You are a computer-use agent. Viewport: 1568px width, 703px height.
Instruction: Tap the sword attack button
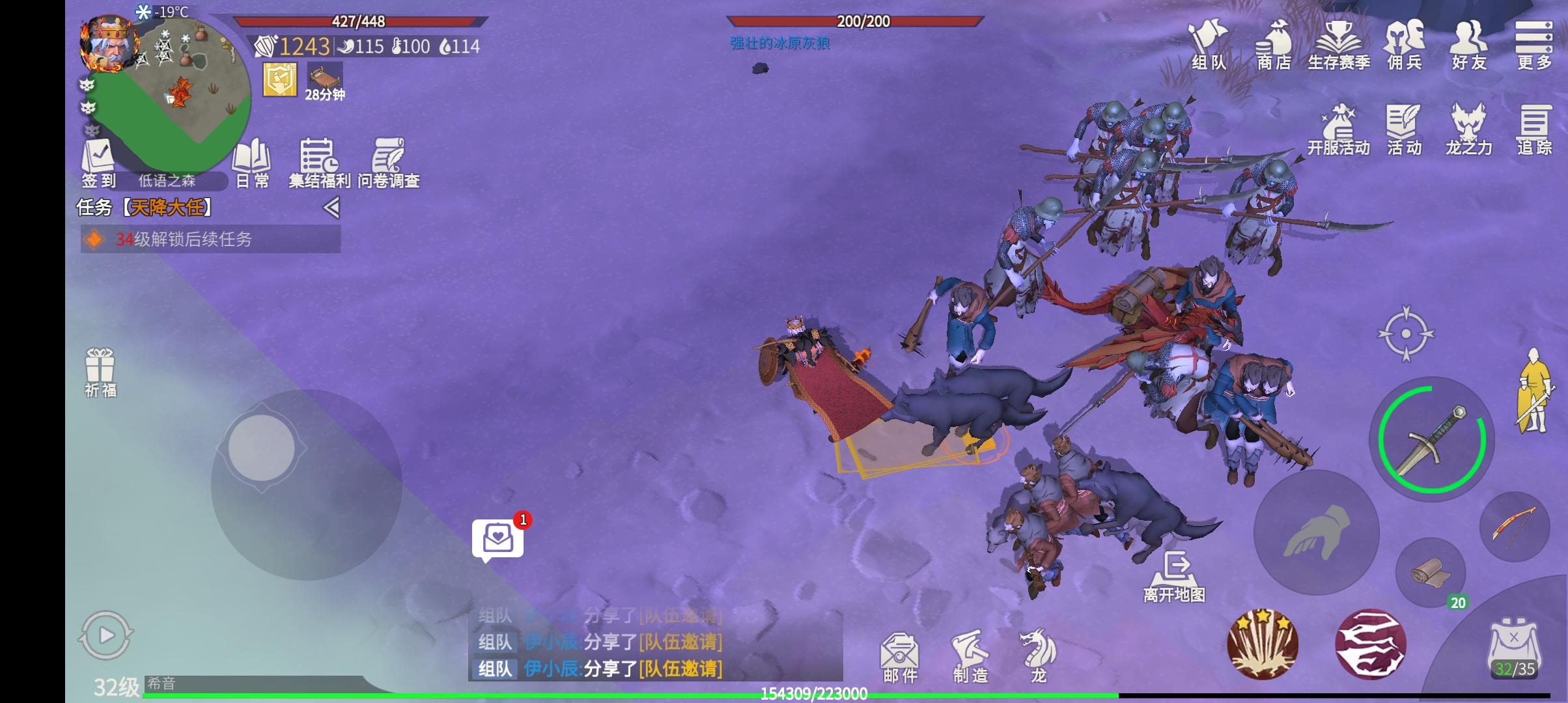tap(1432, 441)
